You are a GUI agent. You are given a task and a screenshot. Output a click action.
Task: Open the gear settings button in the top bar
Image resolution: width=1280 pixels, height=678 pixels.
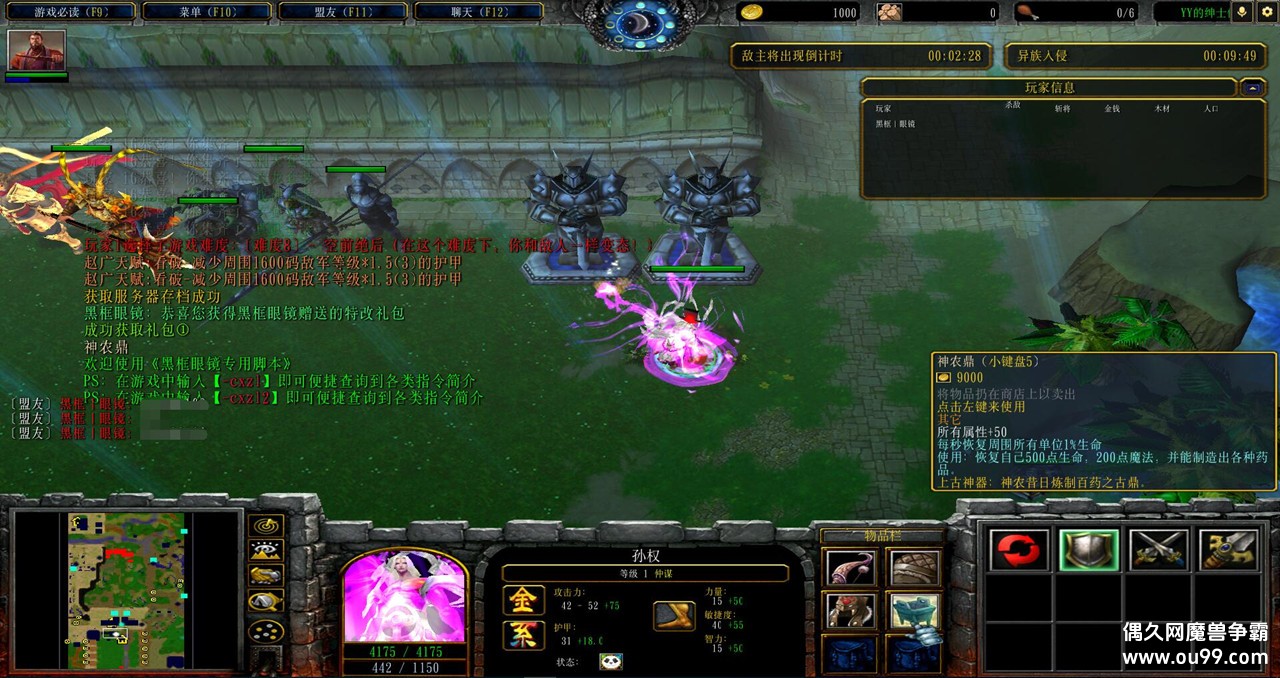point(1267,12)
